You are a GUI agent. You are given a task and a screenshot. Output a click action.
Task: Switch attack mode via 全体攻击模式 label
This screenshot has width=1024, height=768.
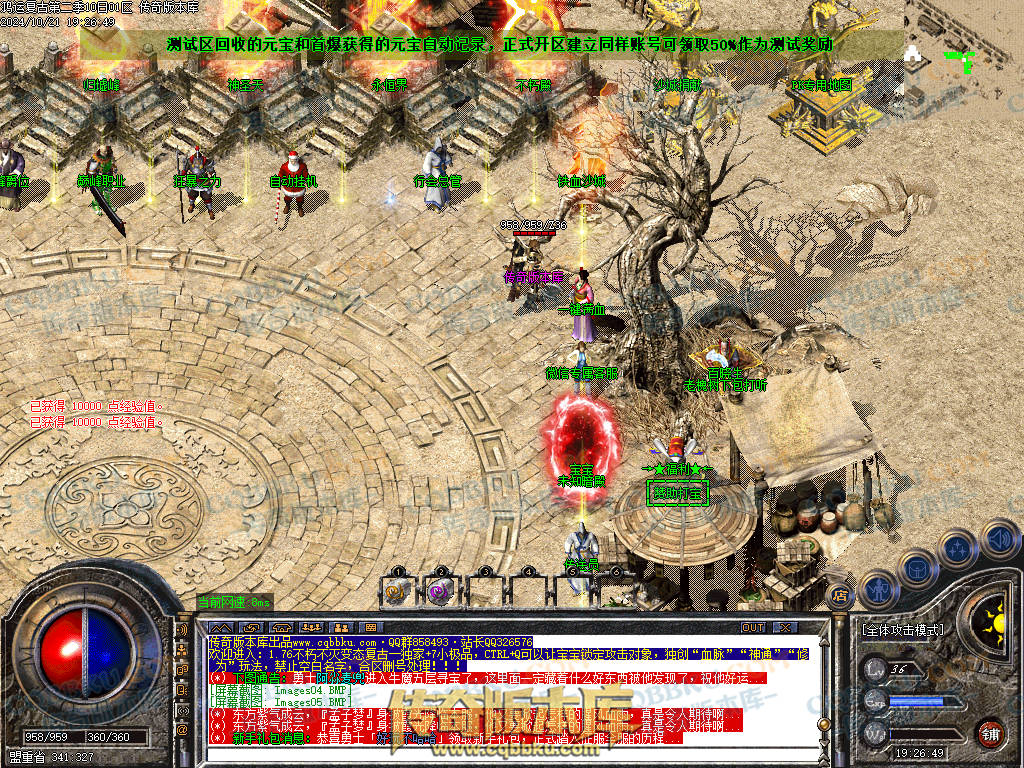pyautogui.click(x=902, y=631)
